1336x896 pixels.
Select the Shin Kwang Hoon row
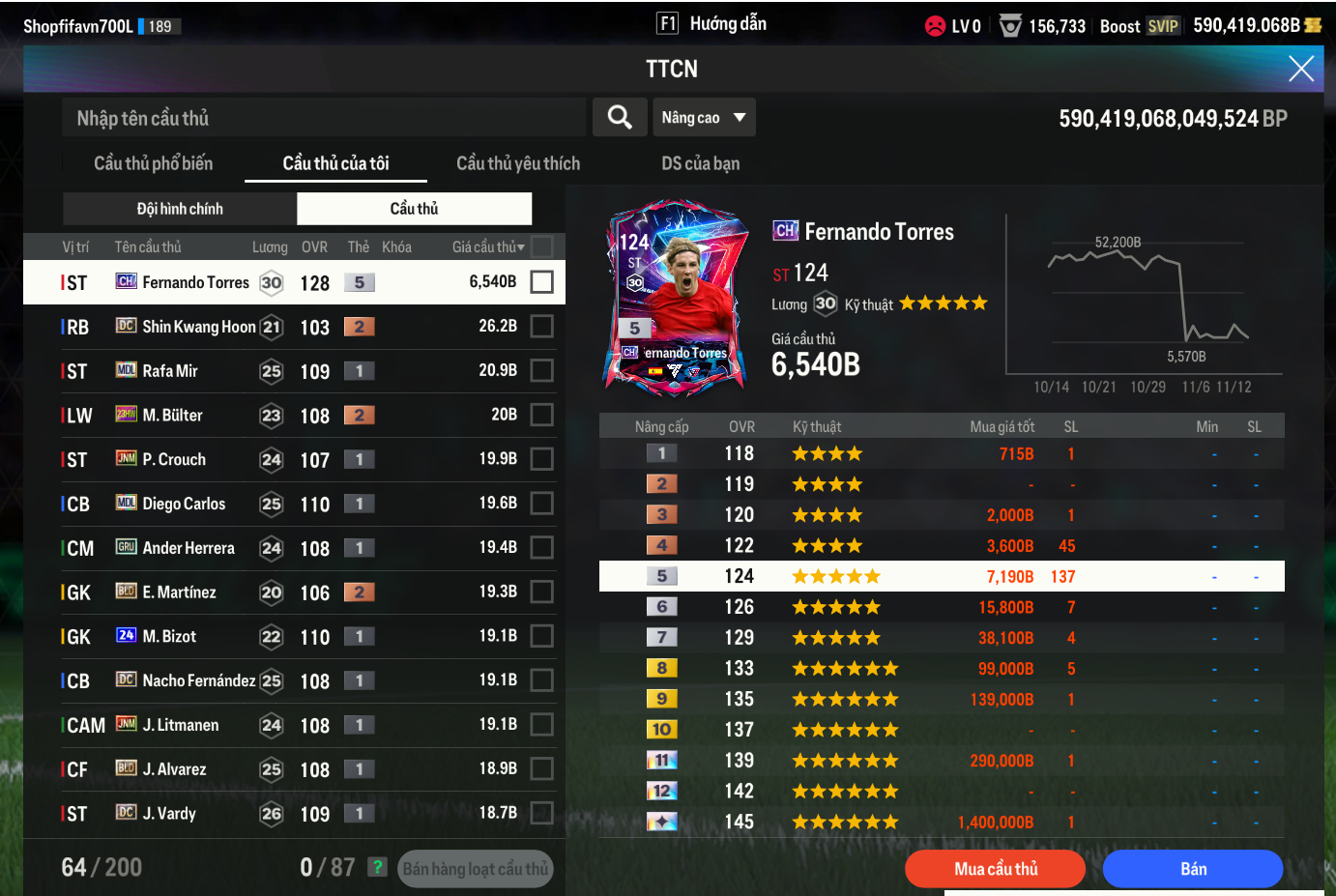290,327
